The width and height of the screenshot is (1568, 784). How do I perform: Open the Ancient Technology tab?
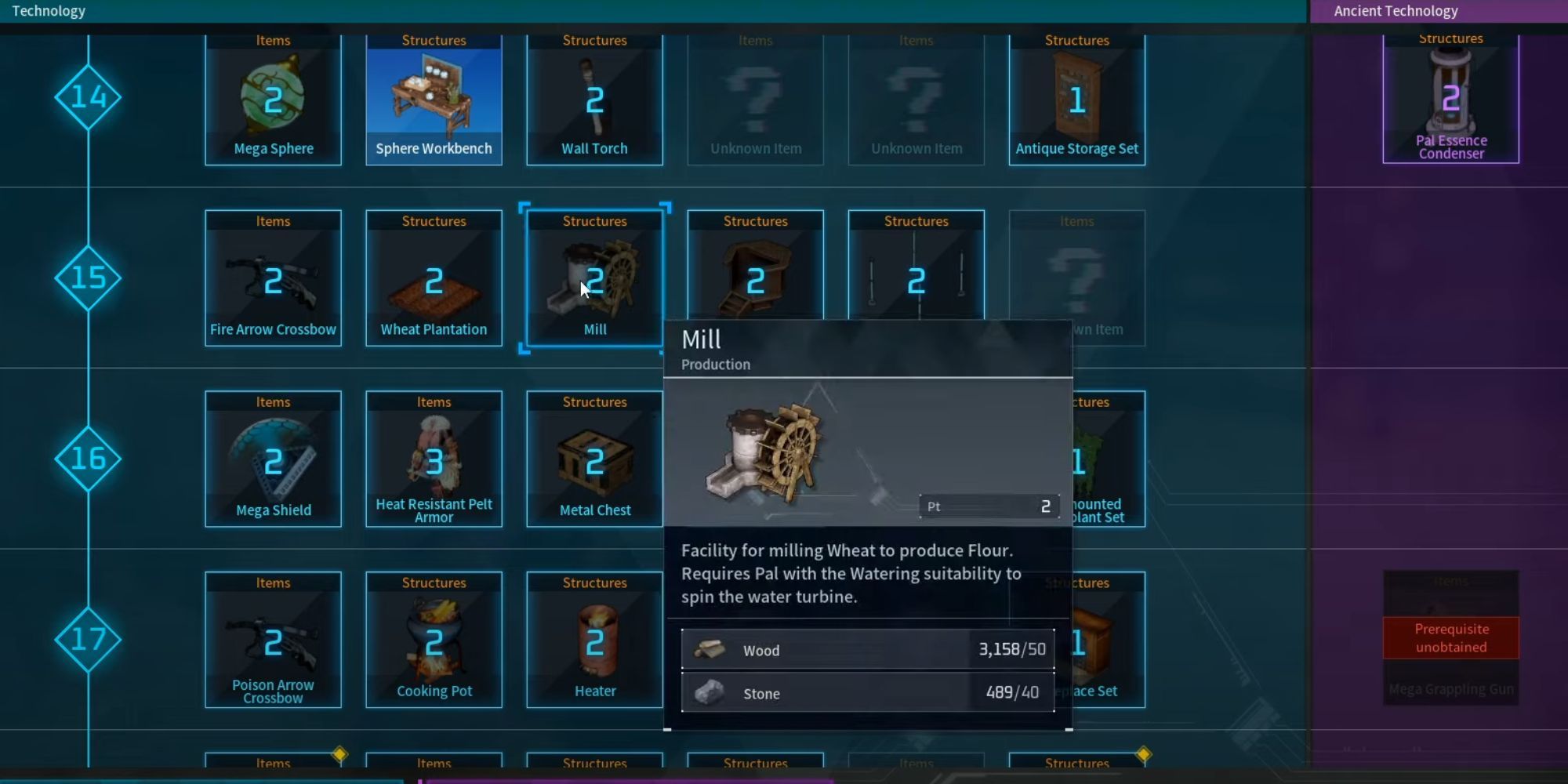pos(1396,11)
